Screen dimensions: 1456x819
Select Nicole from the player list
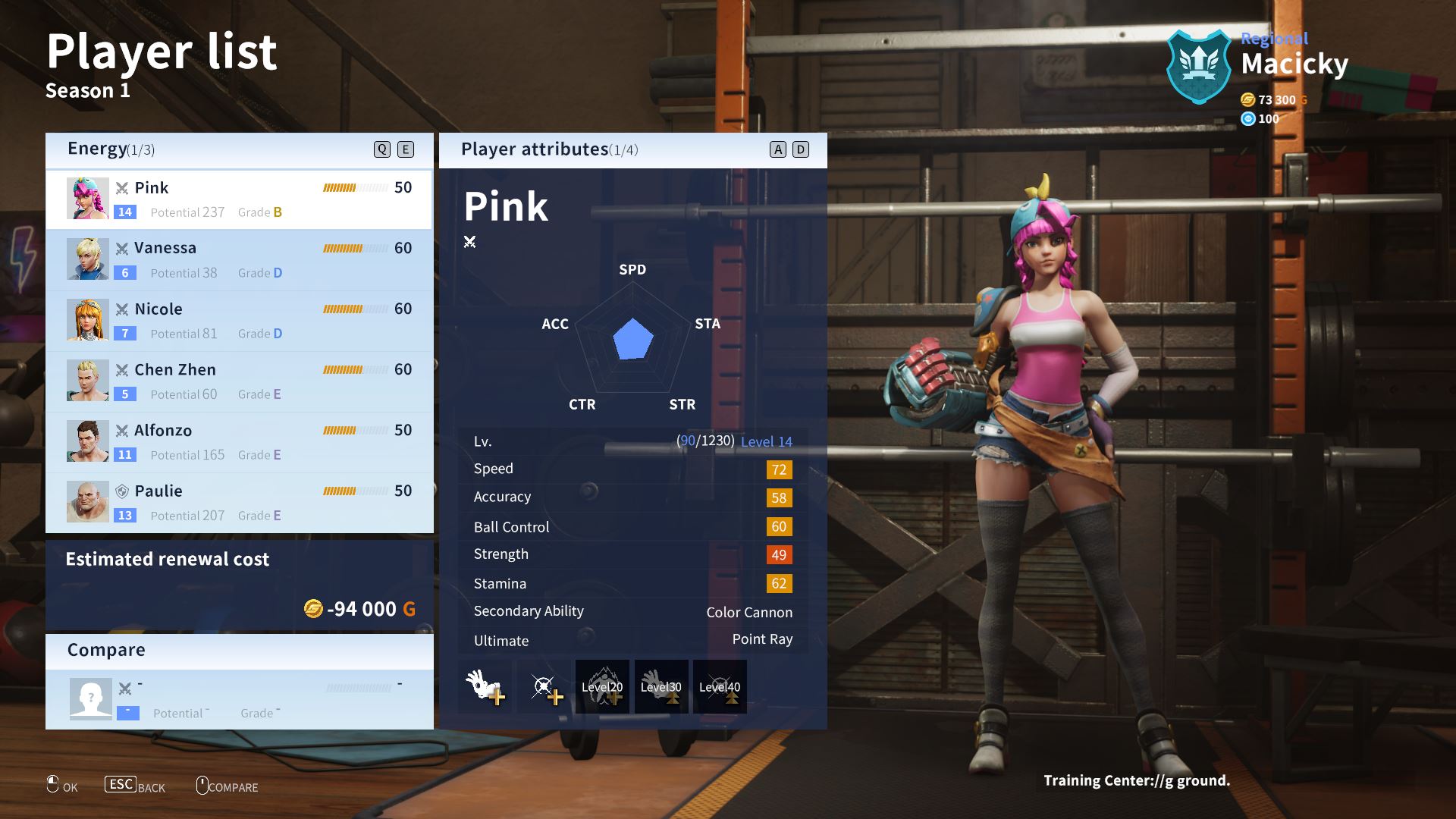point(239,321)
